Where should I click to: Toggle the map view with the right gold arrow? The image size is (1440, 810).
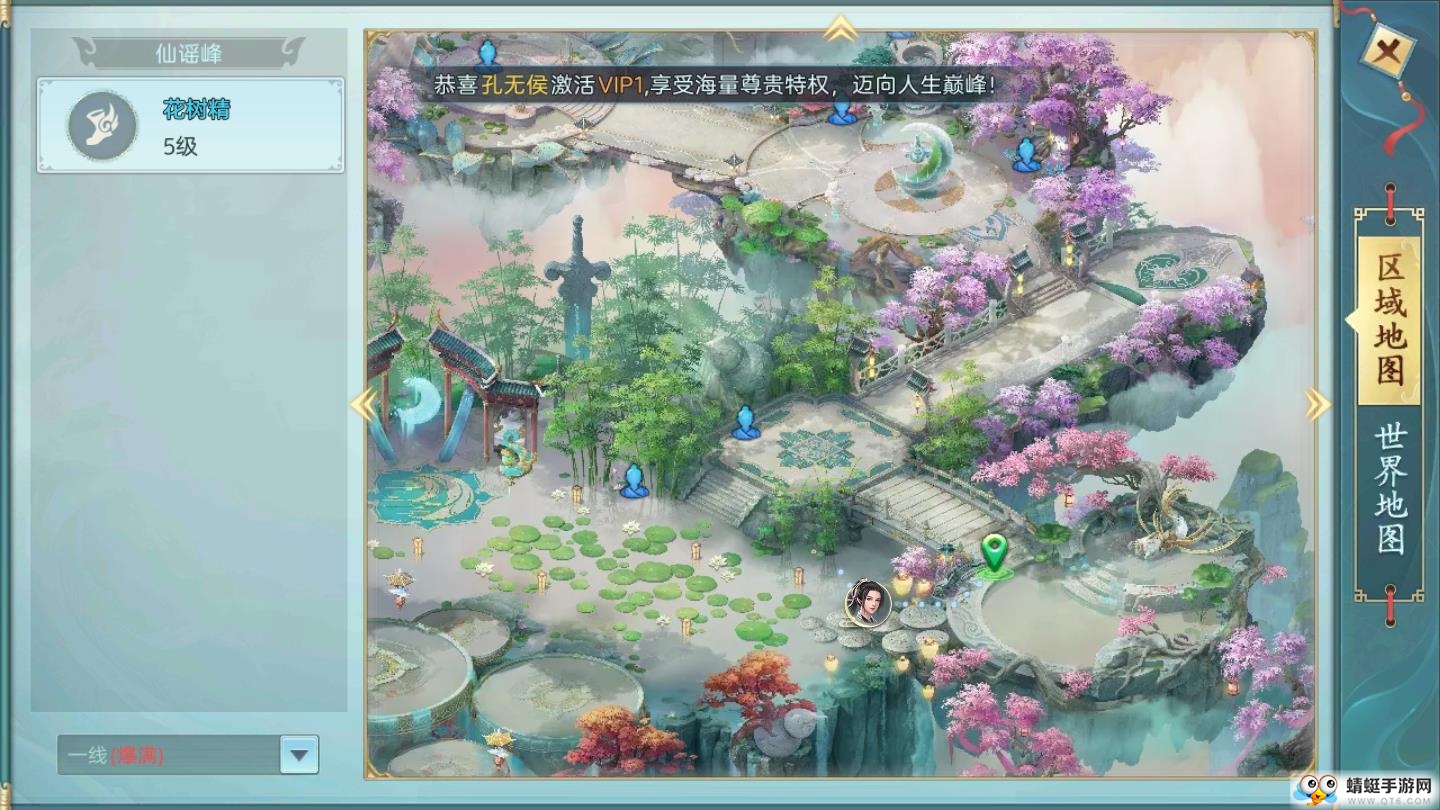1318,405
